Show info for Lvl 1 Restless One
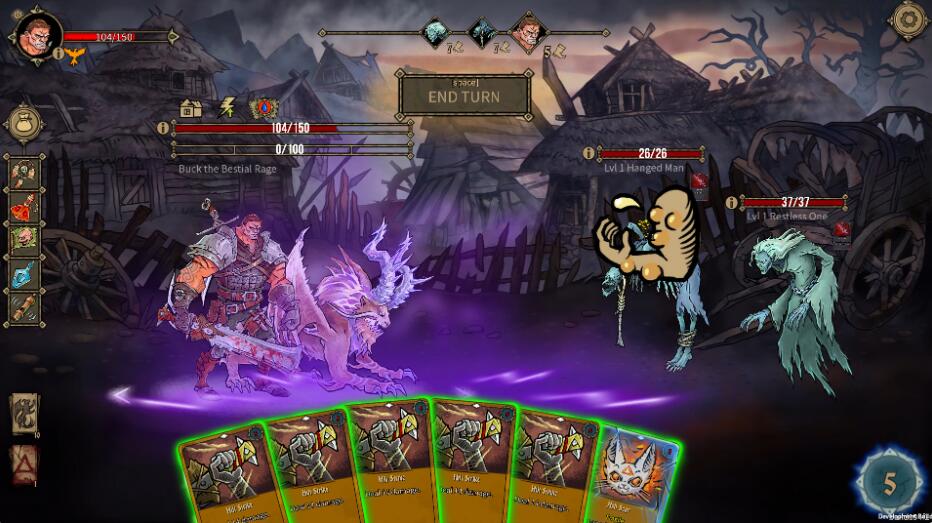This screenshot has width=932, height=523. 731,203
